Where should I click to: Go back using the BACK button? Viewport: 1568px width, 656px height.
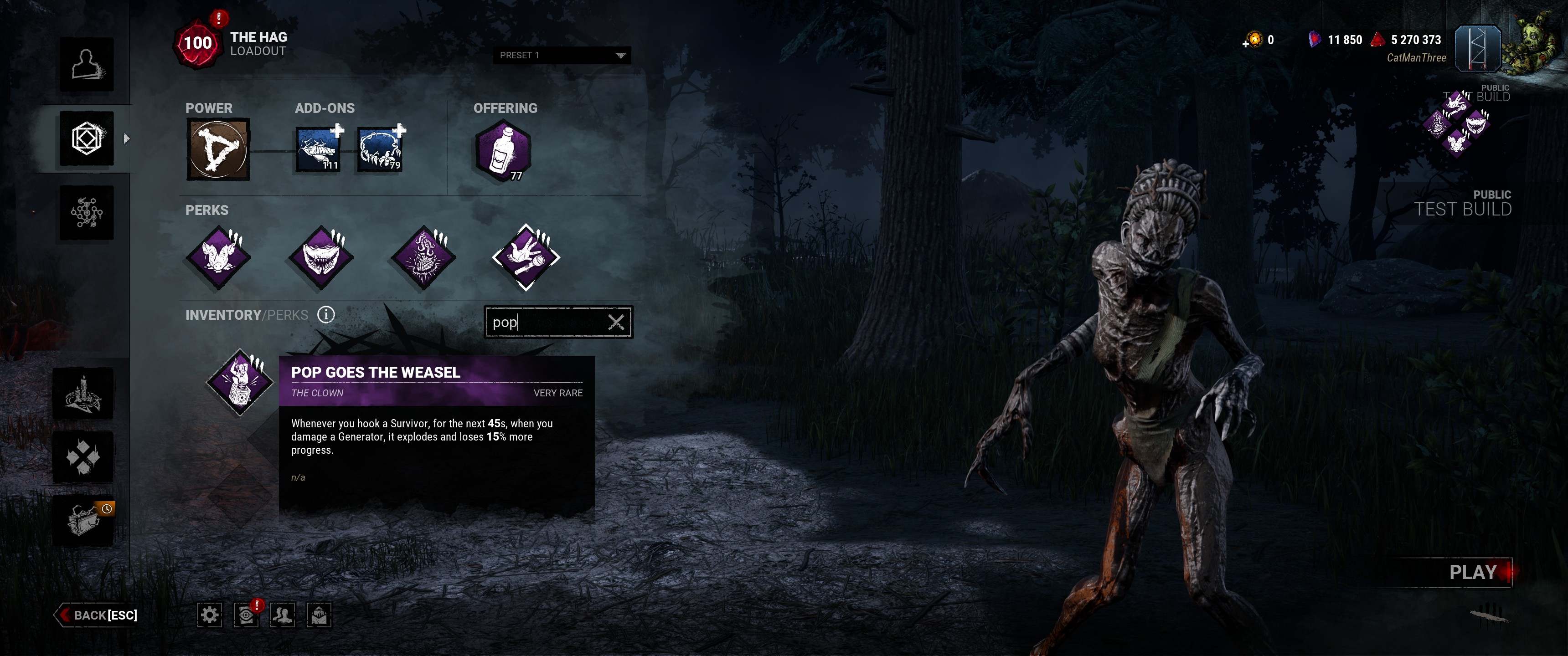[98, 615]
